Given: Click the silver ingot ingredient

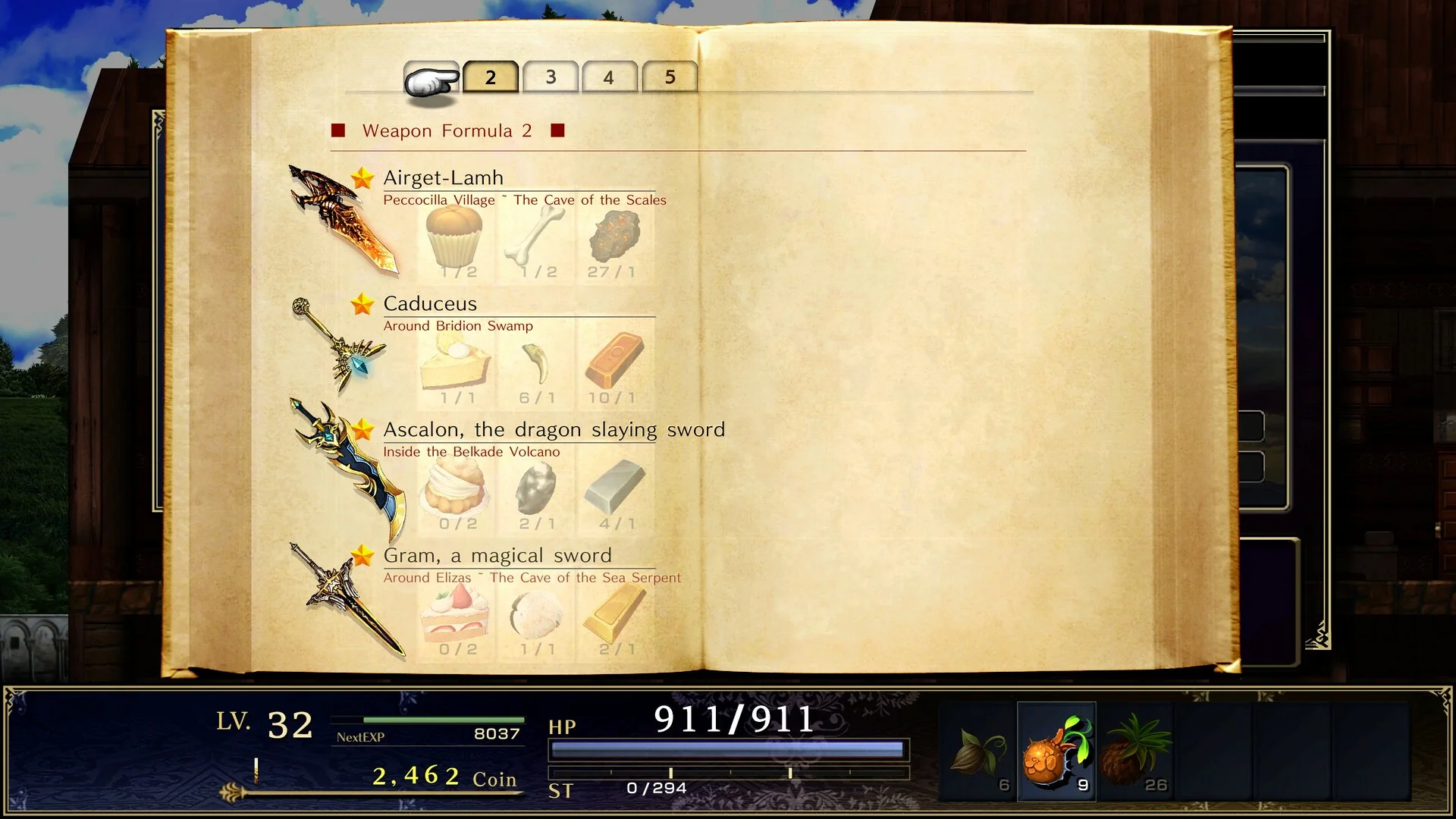Looking at the screenshot, I should click(x=613, y=488).
